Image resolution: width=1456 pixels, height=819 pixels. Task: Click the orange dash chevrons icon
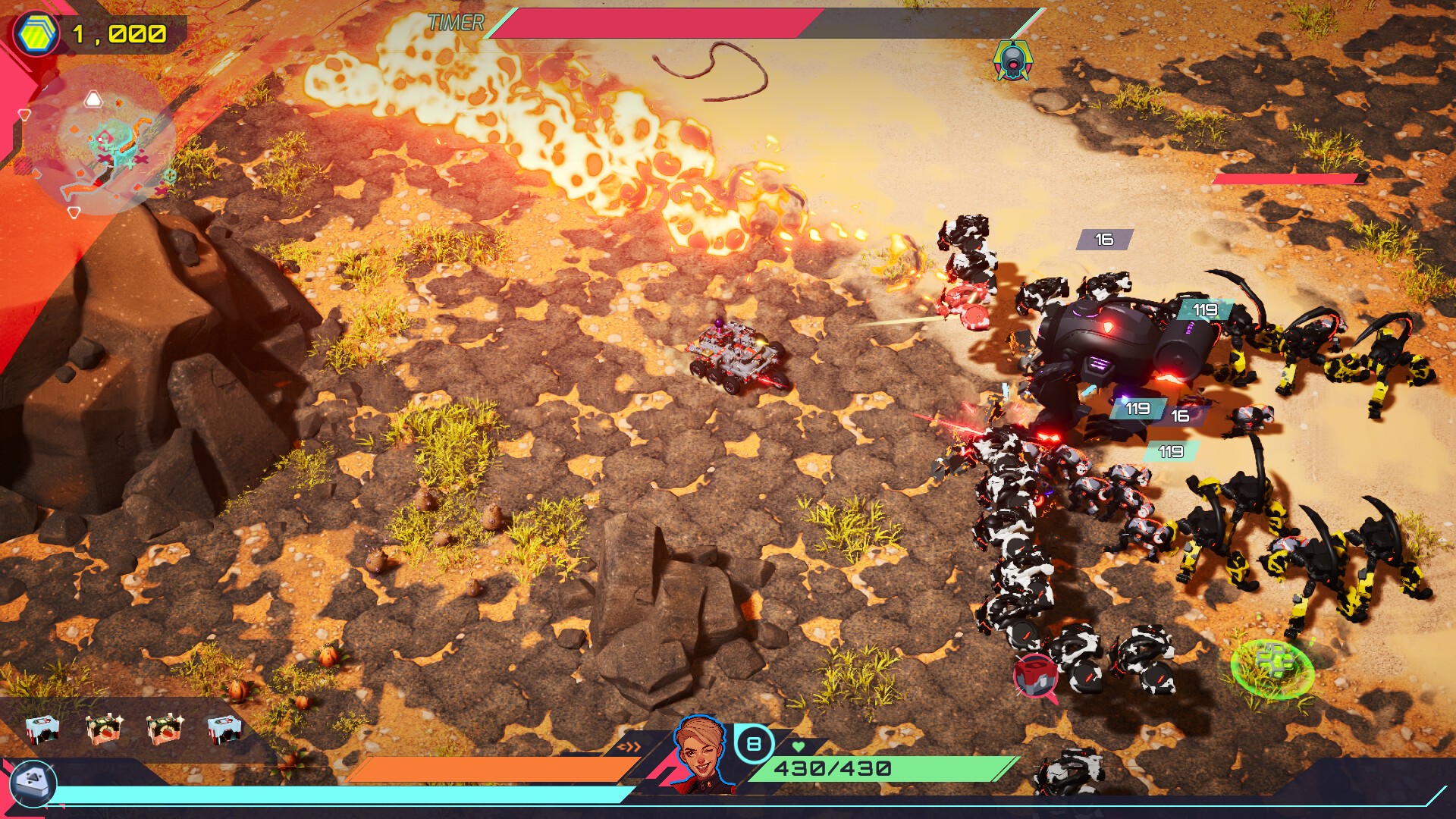pyautogui.click(x=629, y=747)
